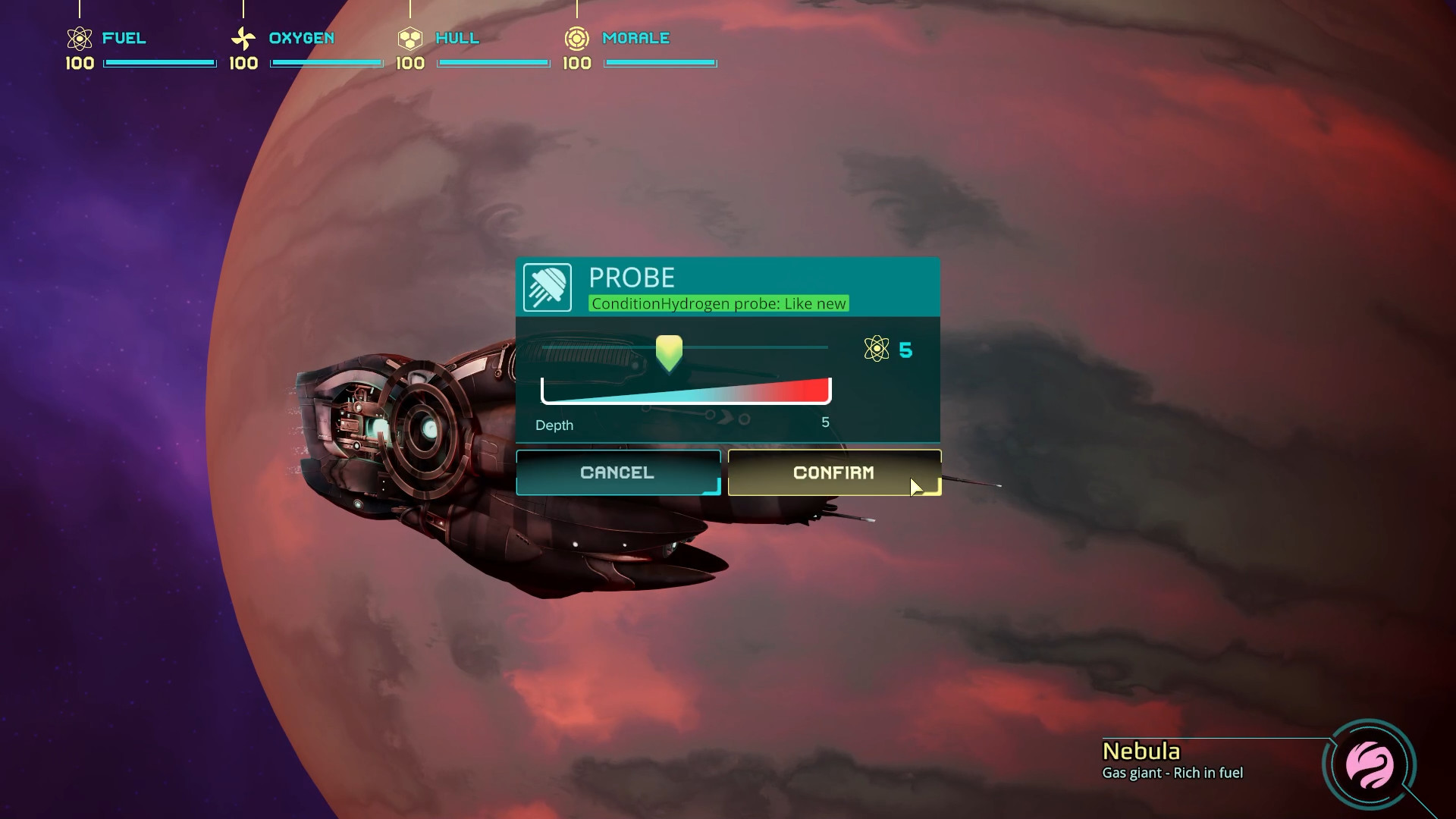
Task: Click the PROBE title text
Action: tap(632, 278)
